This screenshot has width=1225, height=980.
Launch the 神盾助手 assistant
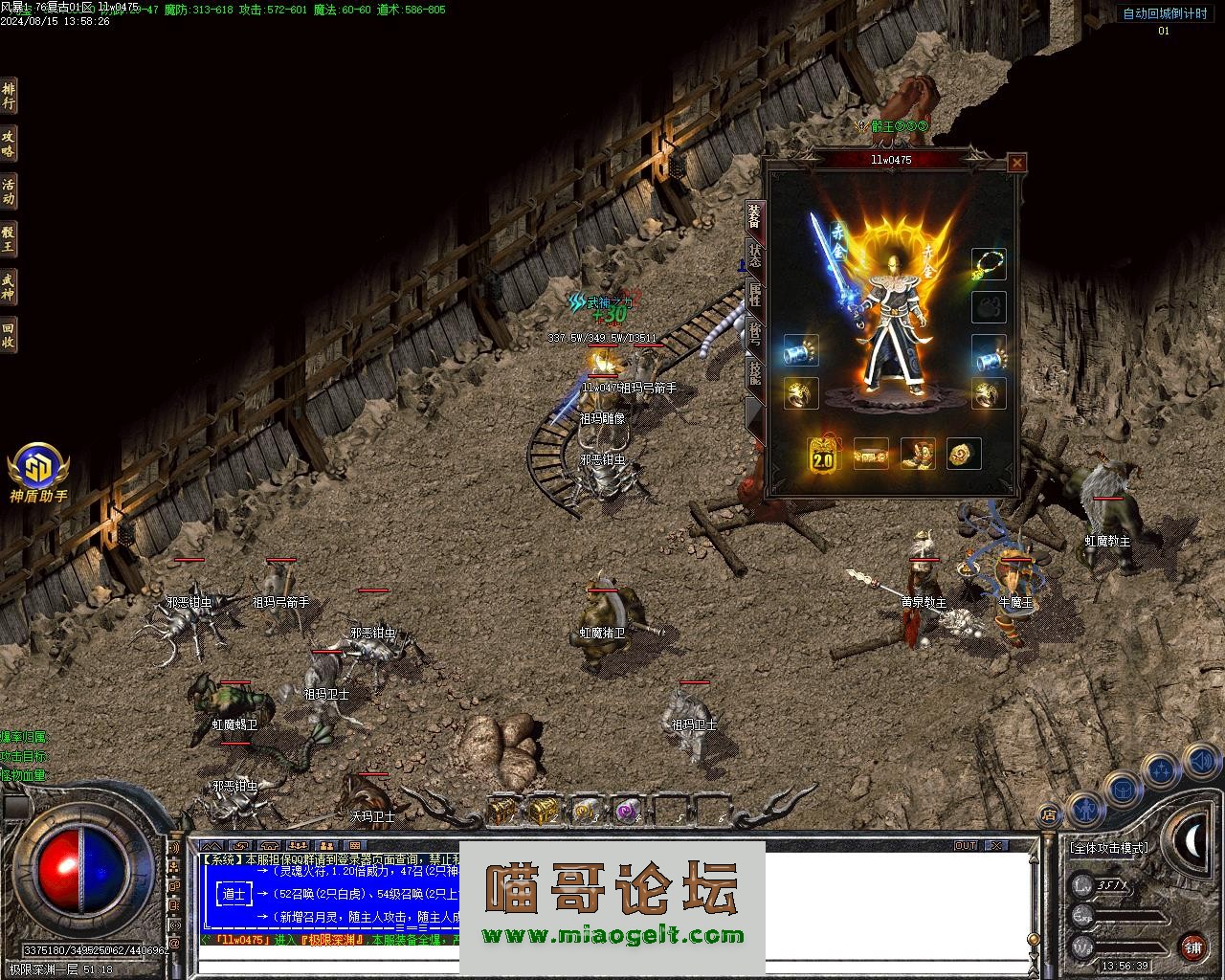(38, 469)
